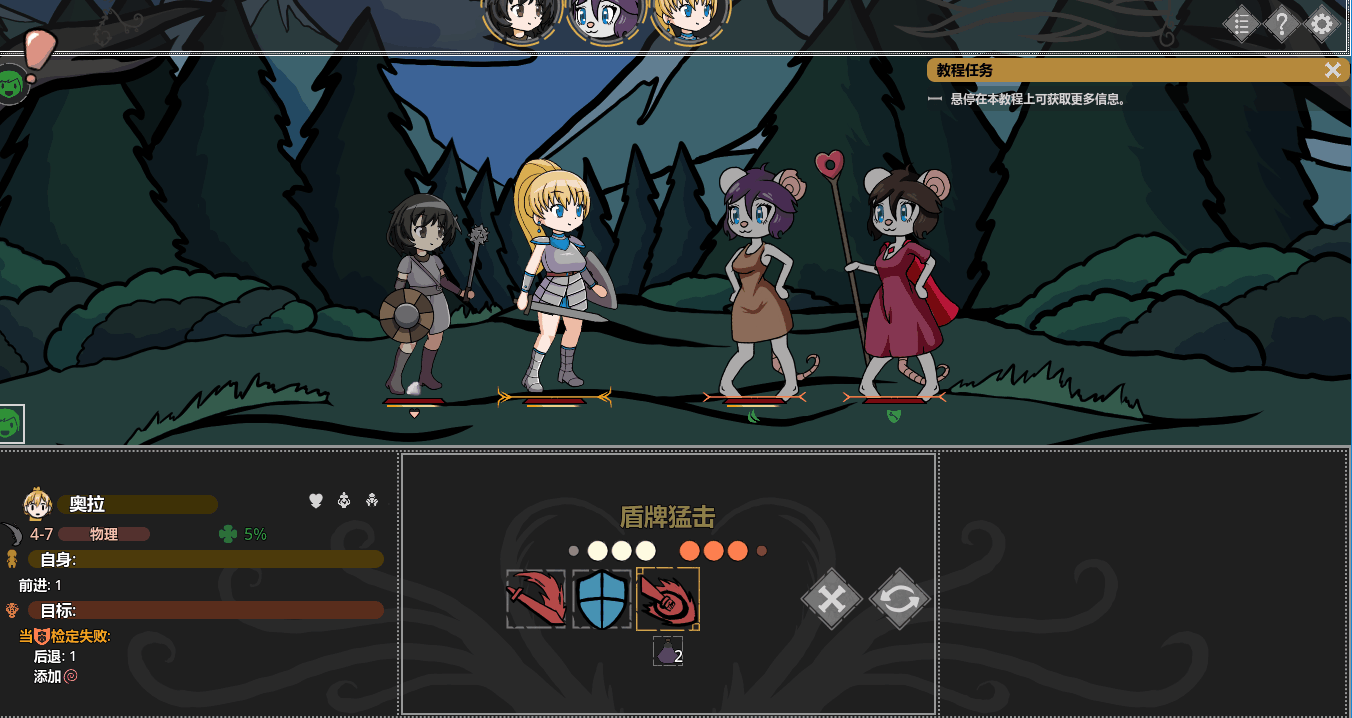The height and width of the screenshot is (718, 1352).
Task: Click Aura's portrait in the info panel
Action: pos(37,504)
